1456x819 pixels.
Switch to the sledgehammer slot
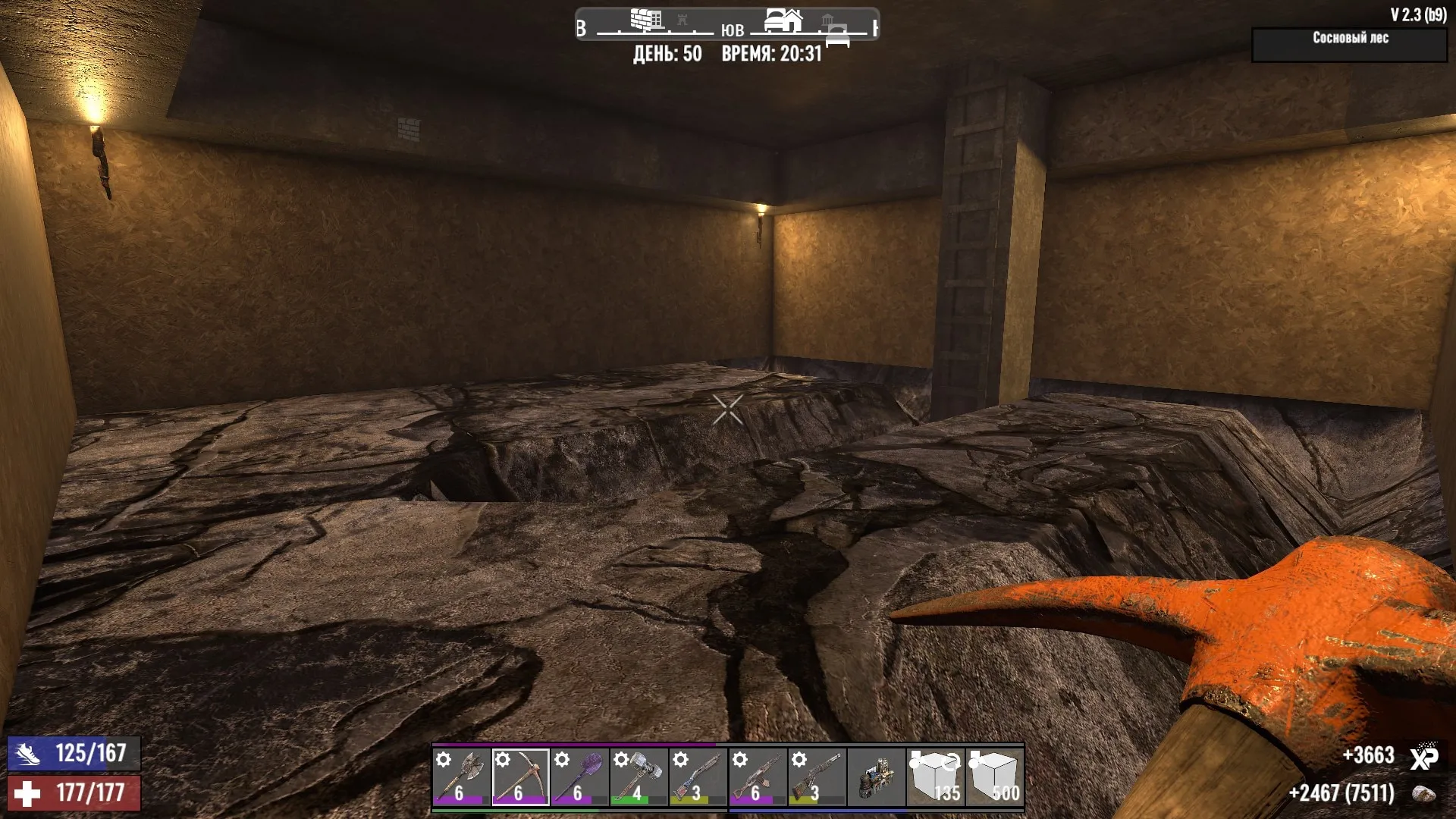[x=639, y=777]
